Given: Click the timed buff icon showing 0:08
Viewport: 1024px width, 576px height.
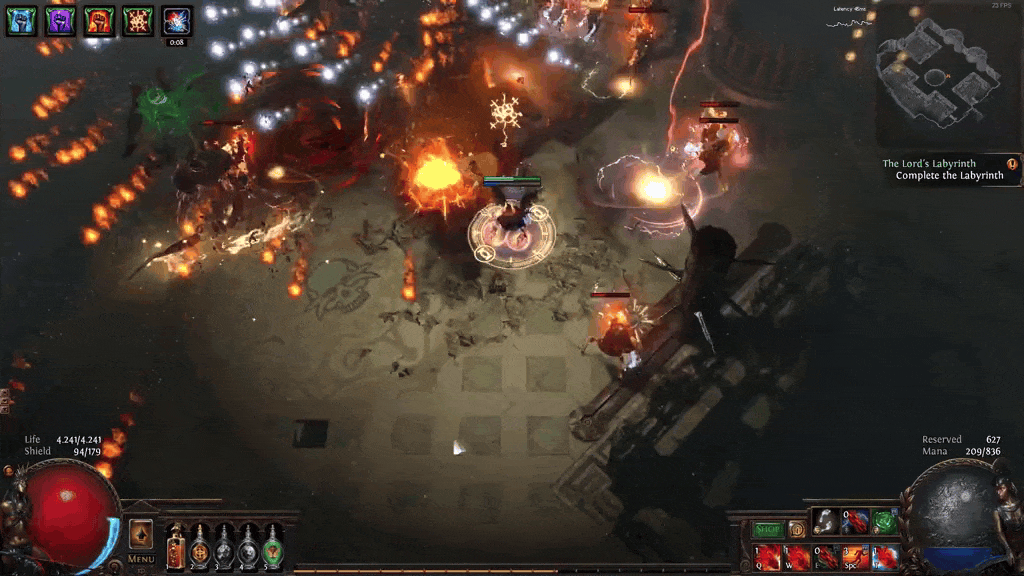Looking at the screenshot, I should pos(177,20).
